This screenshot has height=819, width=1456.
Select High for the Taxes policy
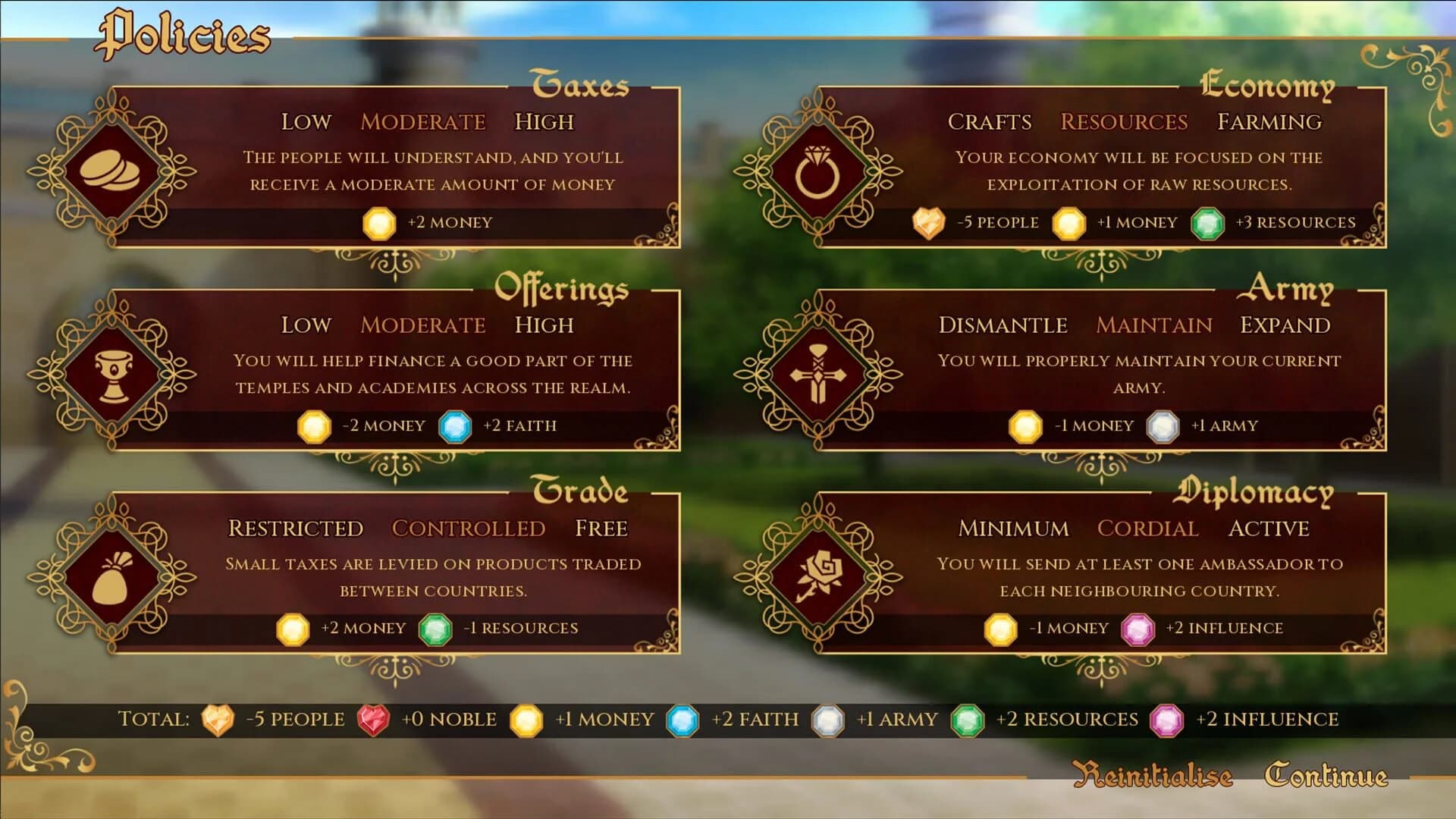click(544, 121)
